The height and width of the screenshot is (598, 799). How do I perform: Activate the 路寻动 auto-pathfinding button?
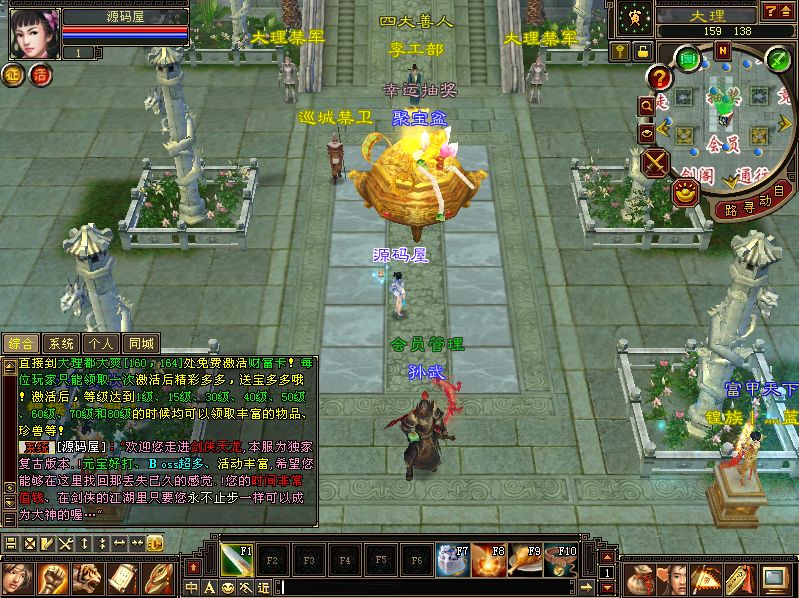coord(753,203)
